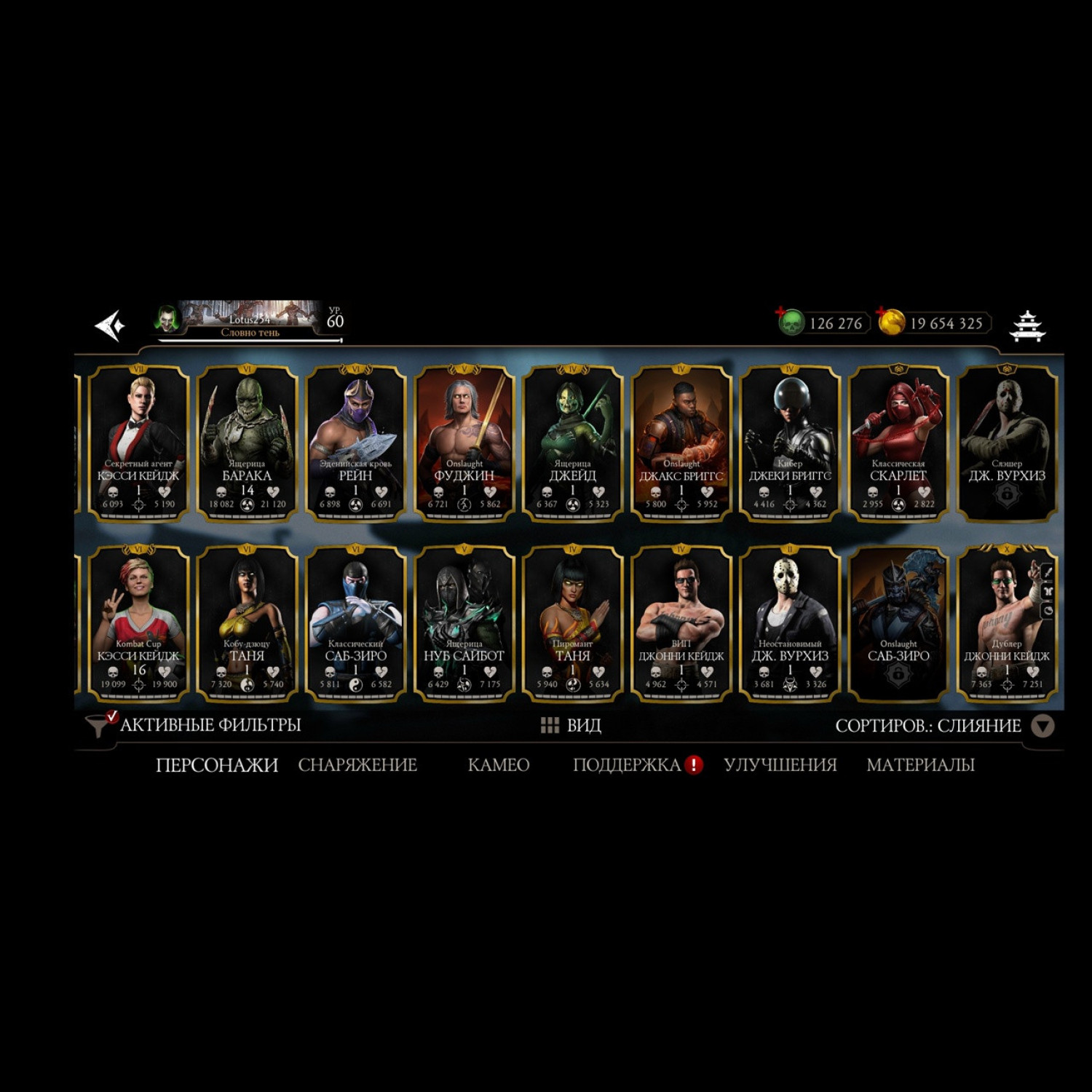This screenshot has width=1092, height=1092.
Task: Select the Фуджин character card
Action: click(464, 444)
